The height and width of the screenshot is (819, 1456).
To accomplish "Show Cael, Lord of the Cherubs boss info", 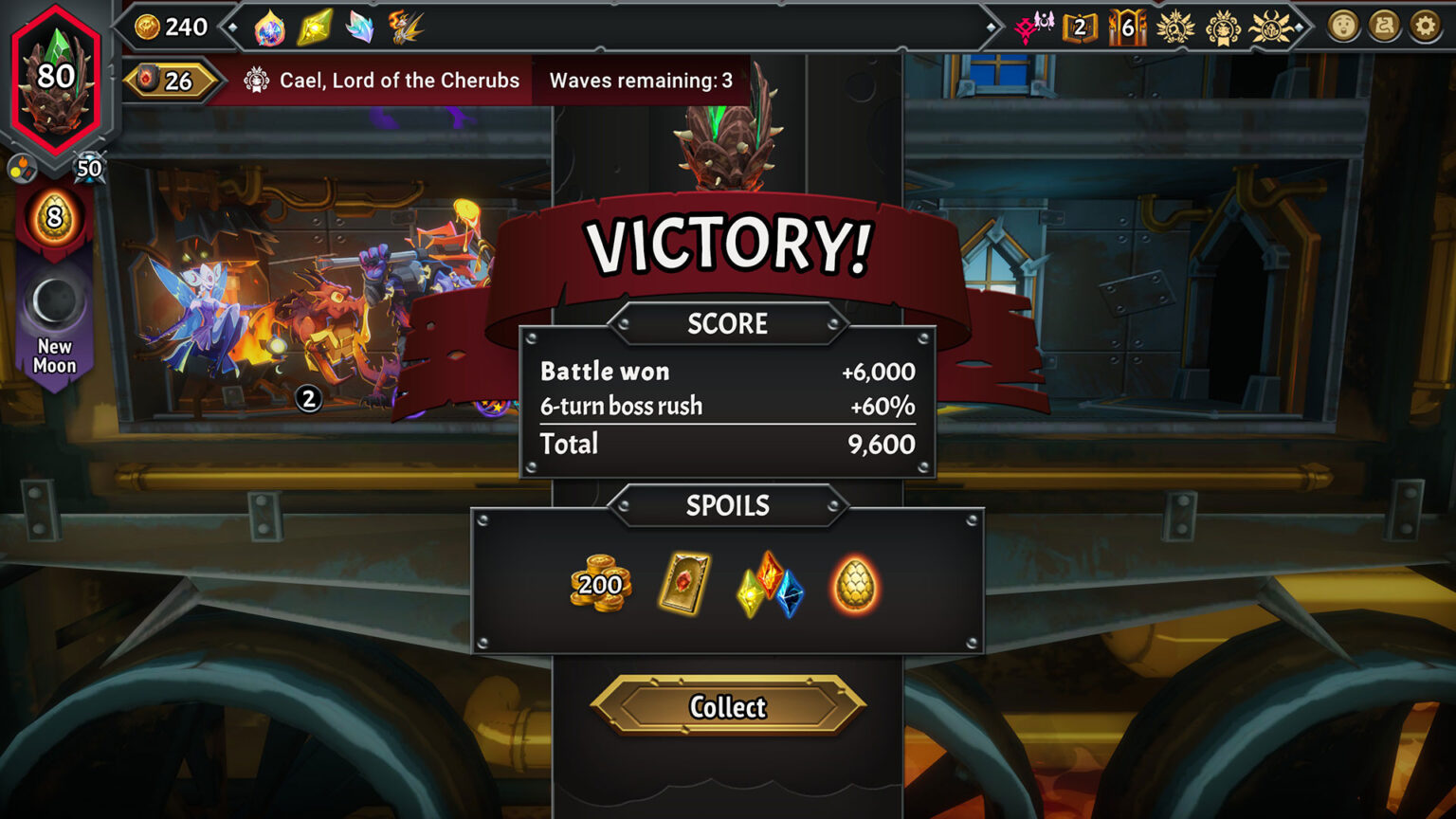I will [384, 81].
